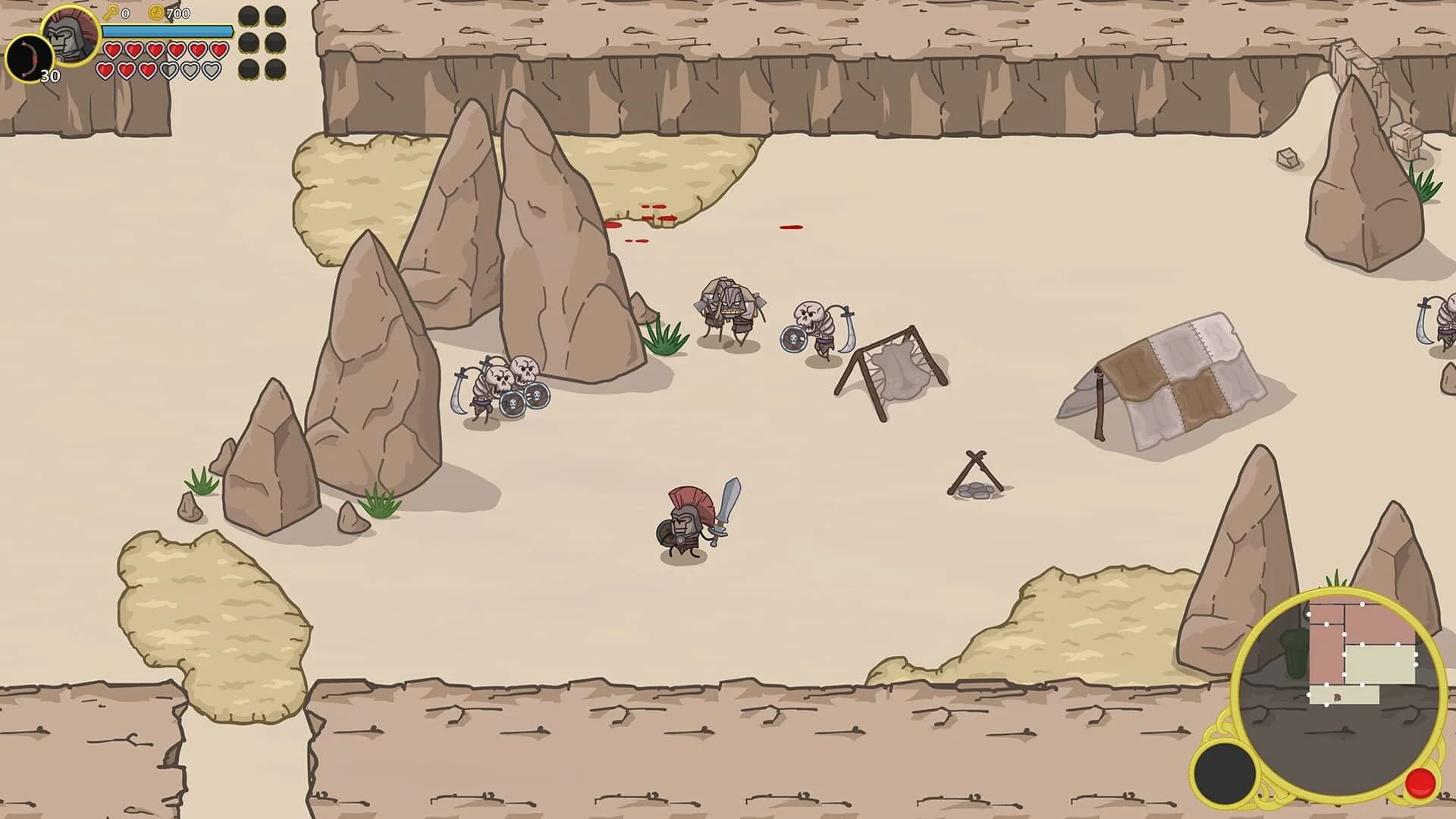This screenshot has width=1456, height=819.
Task: Click the blue experience bar
Action: pyautogui.click(x=167, y=31)
